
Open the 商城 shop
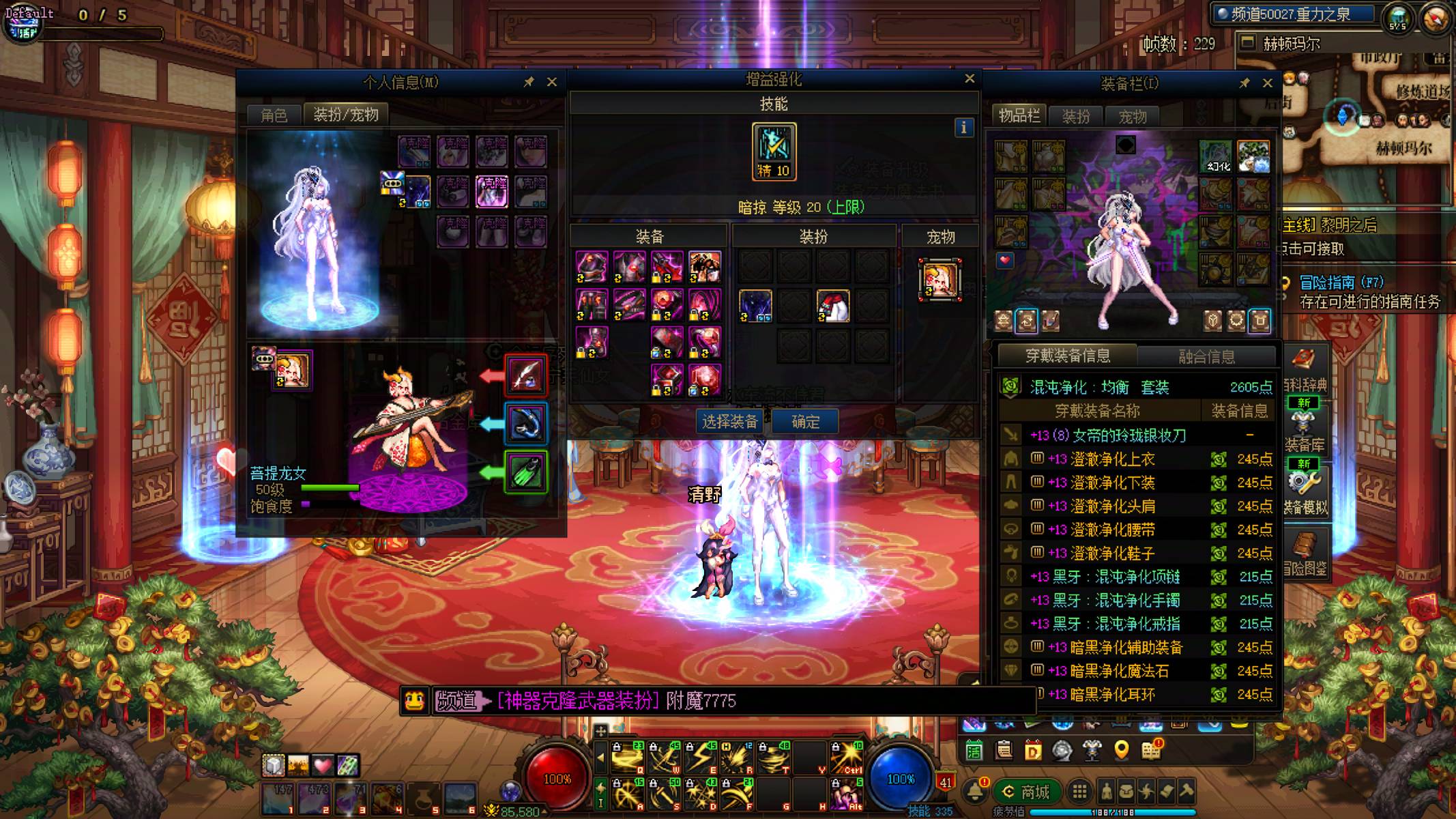pyautogui.click(x=1026, y=792)
